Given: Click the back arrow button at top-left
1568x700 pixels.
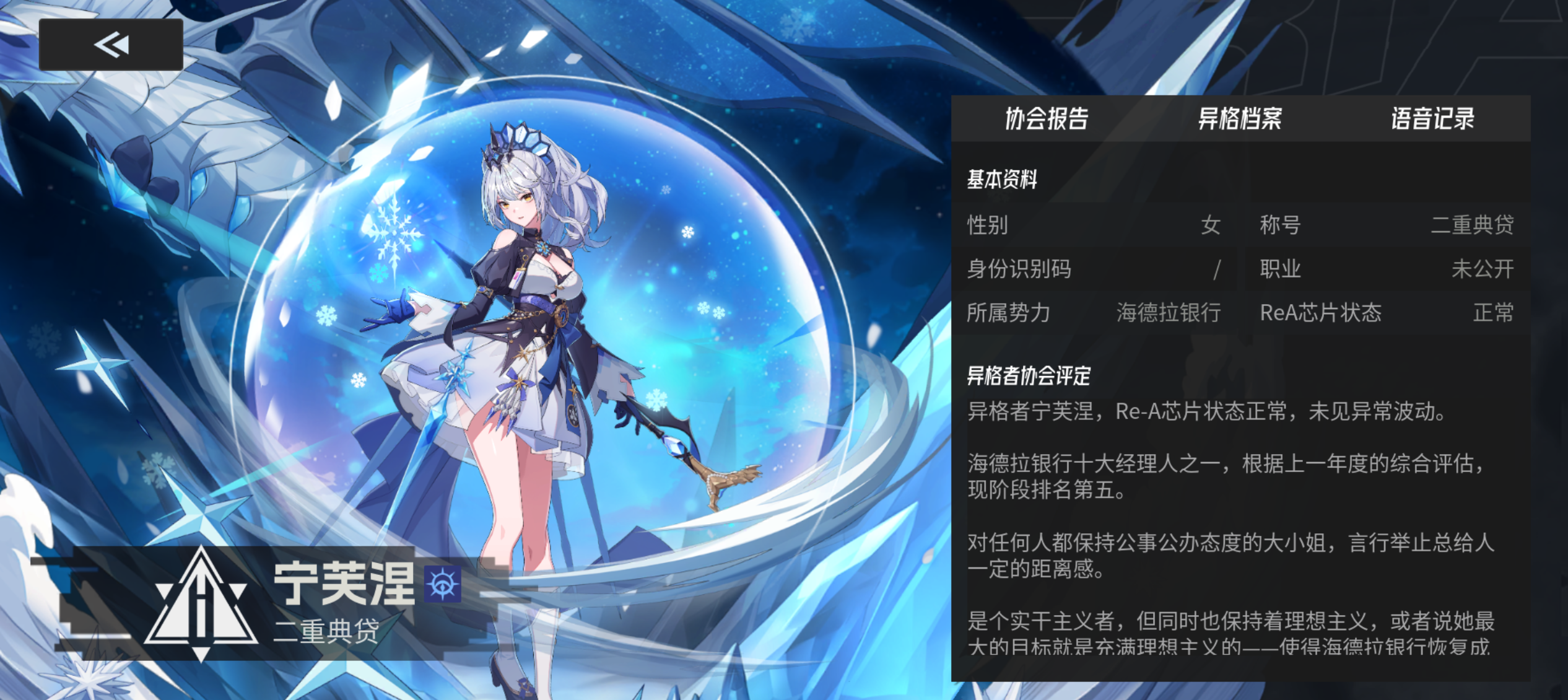Looking at the screenshot, I should tap(110, 45).
